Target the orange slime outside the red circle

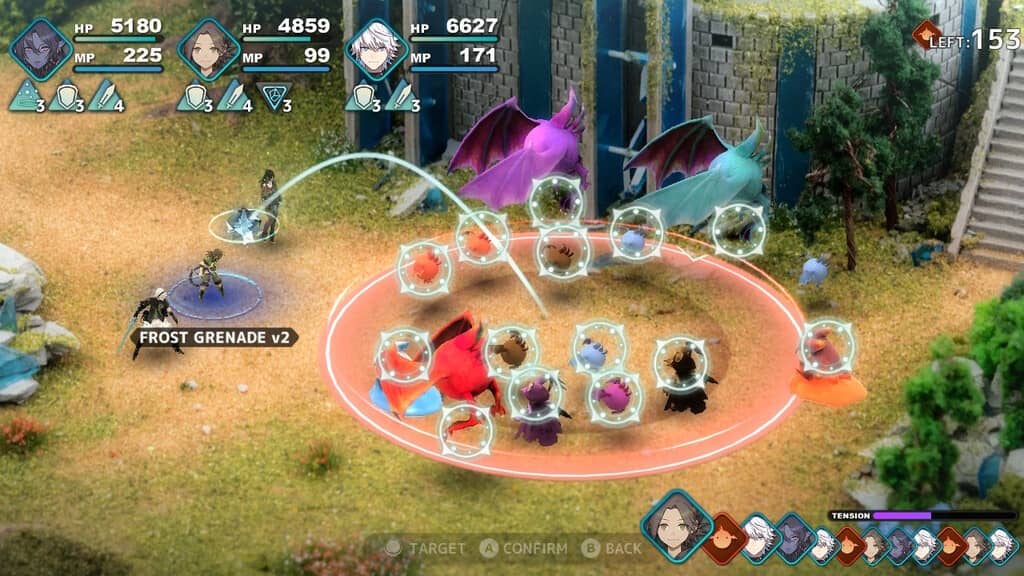(826, 347)
